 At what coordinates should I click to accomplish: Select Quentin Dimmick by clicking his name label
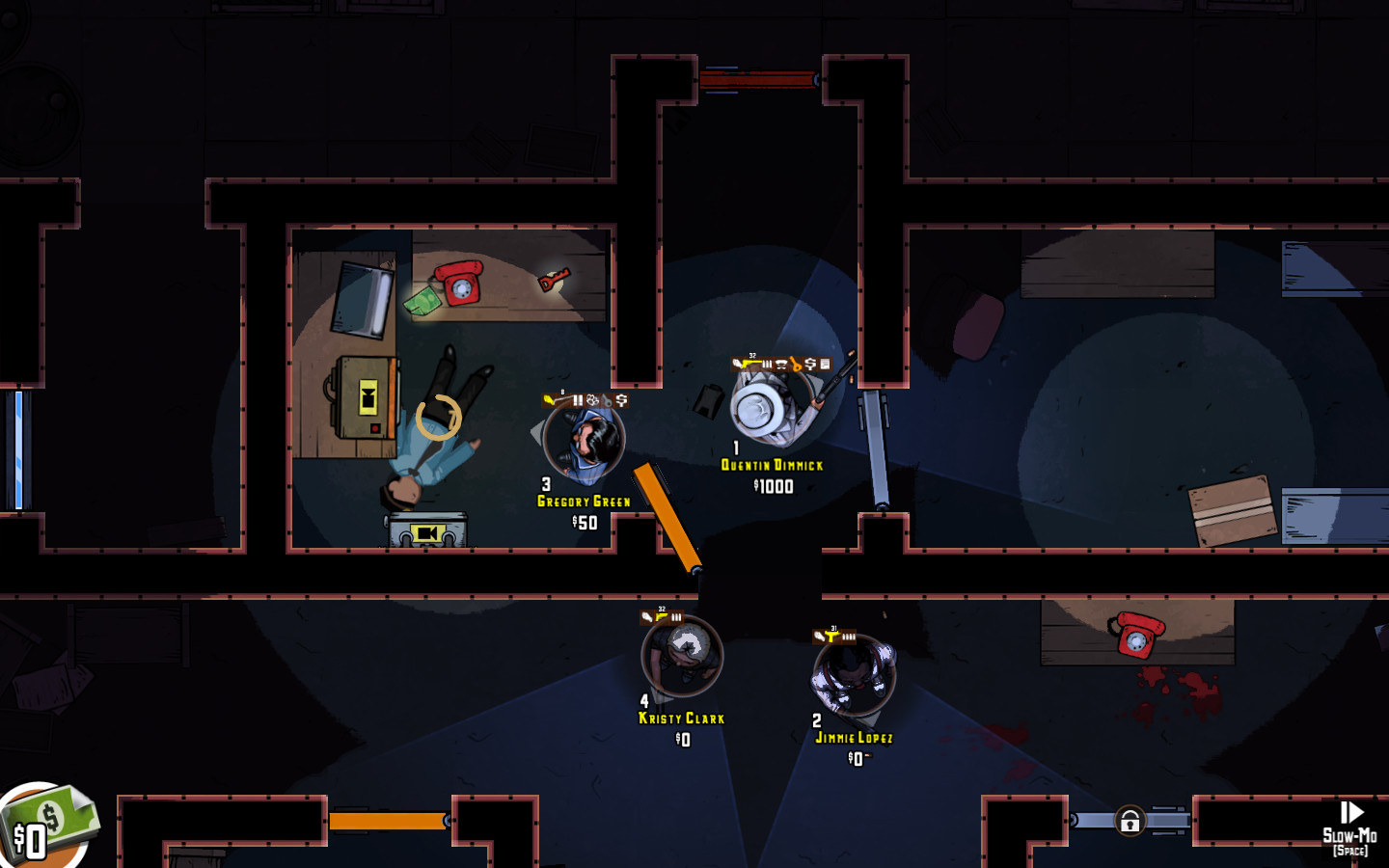(771, 464)
